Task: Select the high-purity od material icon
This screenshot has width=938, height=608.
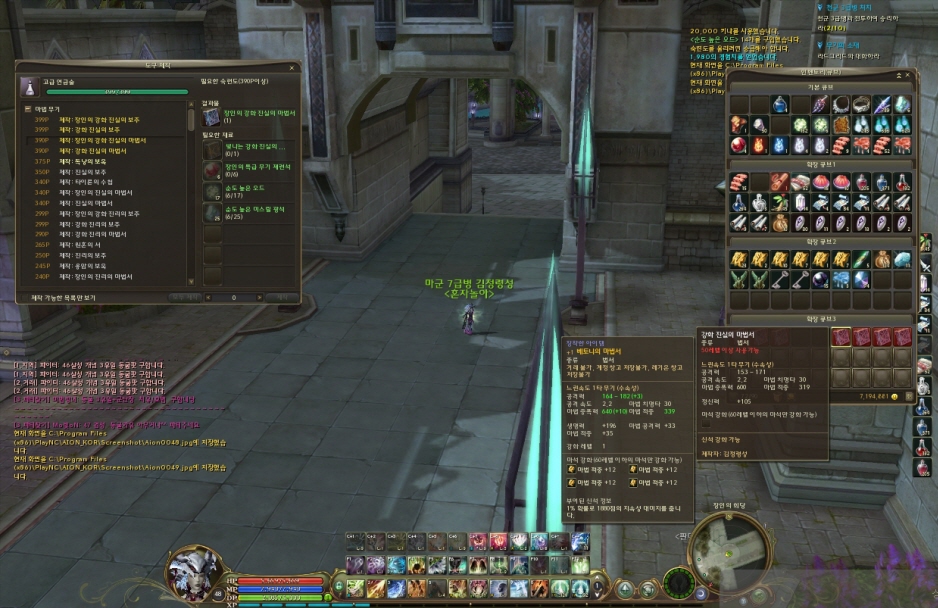Action: (x=212, y=190)
